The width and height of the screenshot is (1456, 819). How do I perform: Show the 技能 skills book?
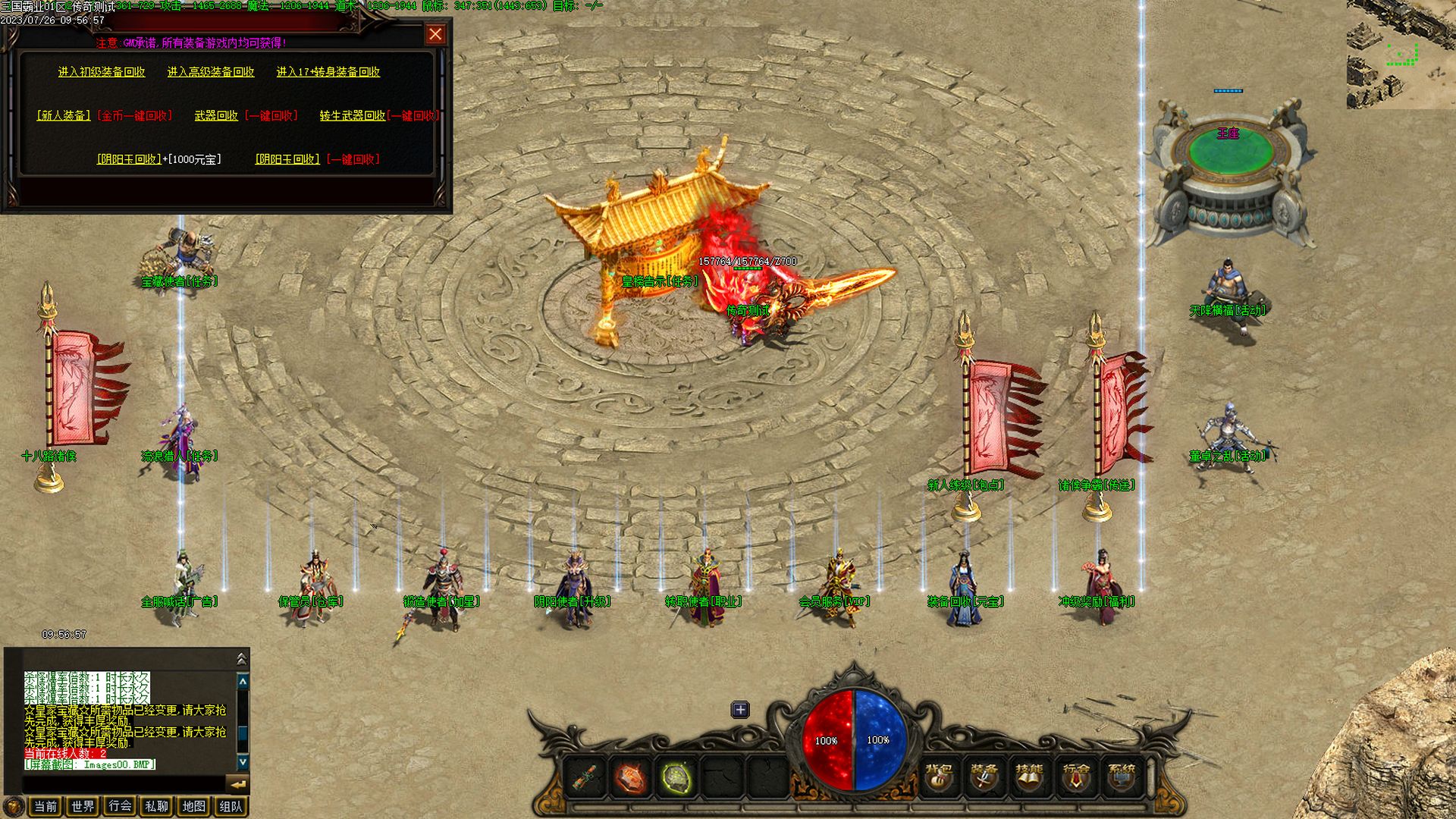point(1029,777)
